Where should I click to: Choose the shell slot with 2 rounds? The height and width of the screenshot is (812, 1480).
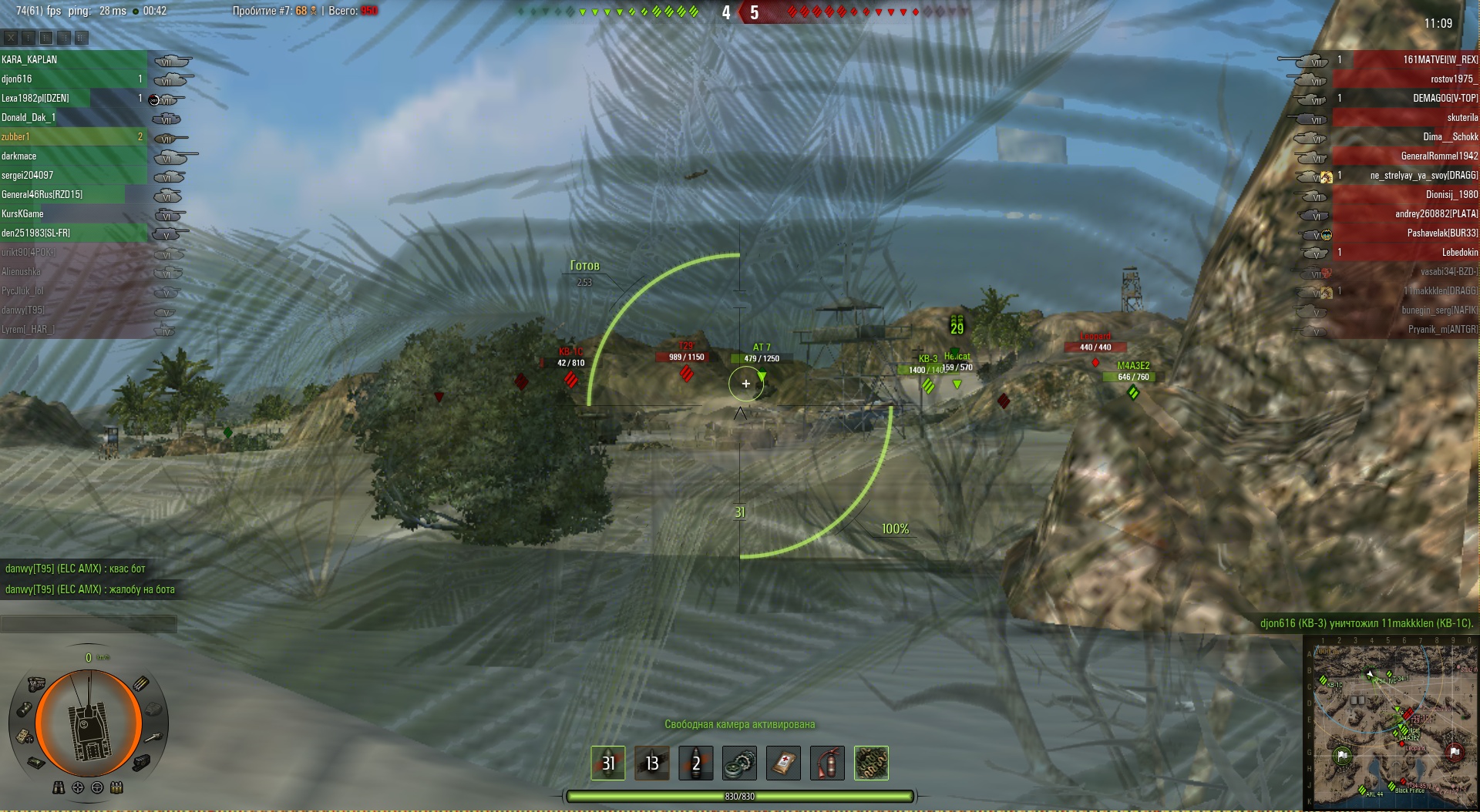point(696,763)
